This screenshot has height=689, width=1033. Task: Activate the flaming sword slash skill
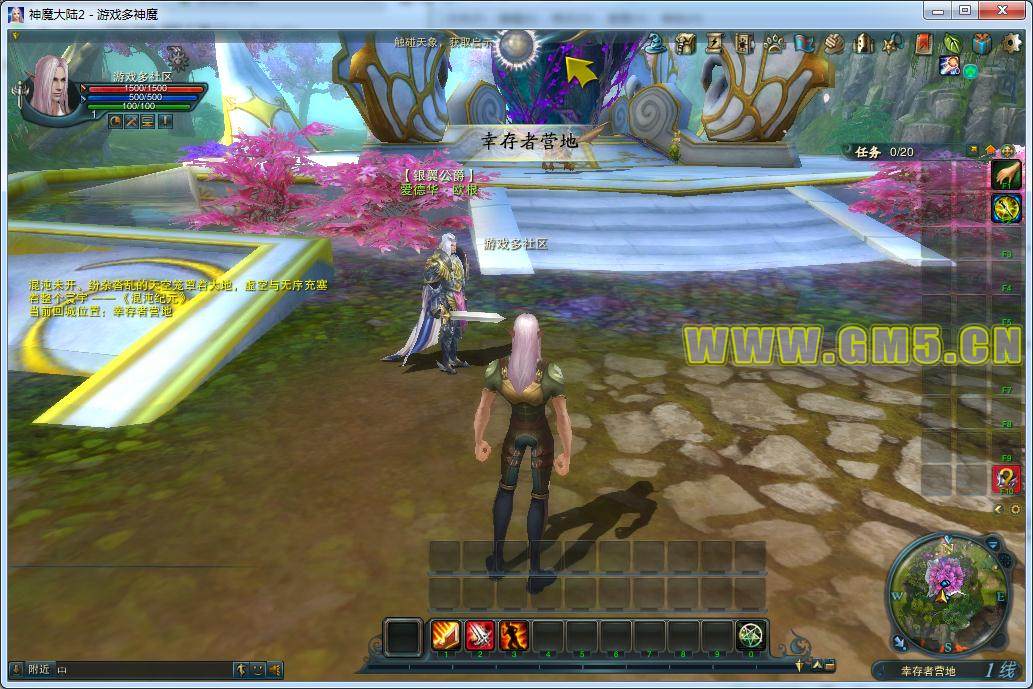coord(446,635)
